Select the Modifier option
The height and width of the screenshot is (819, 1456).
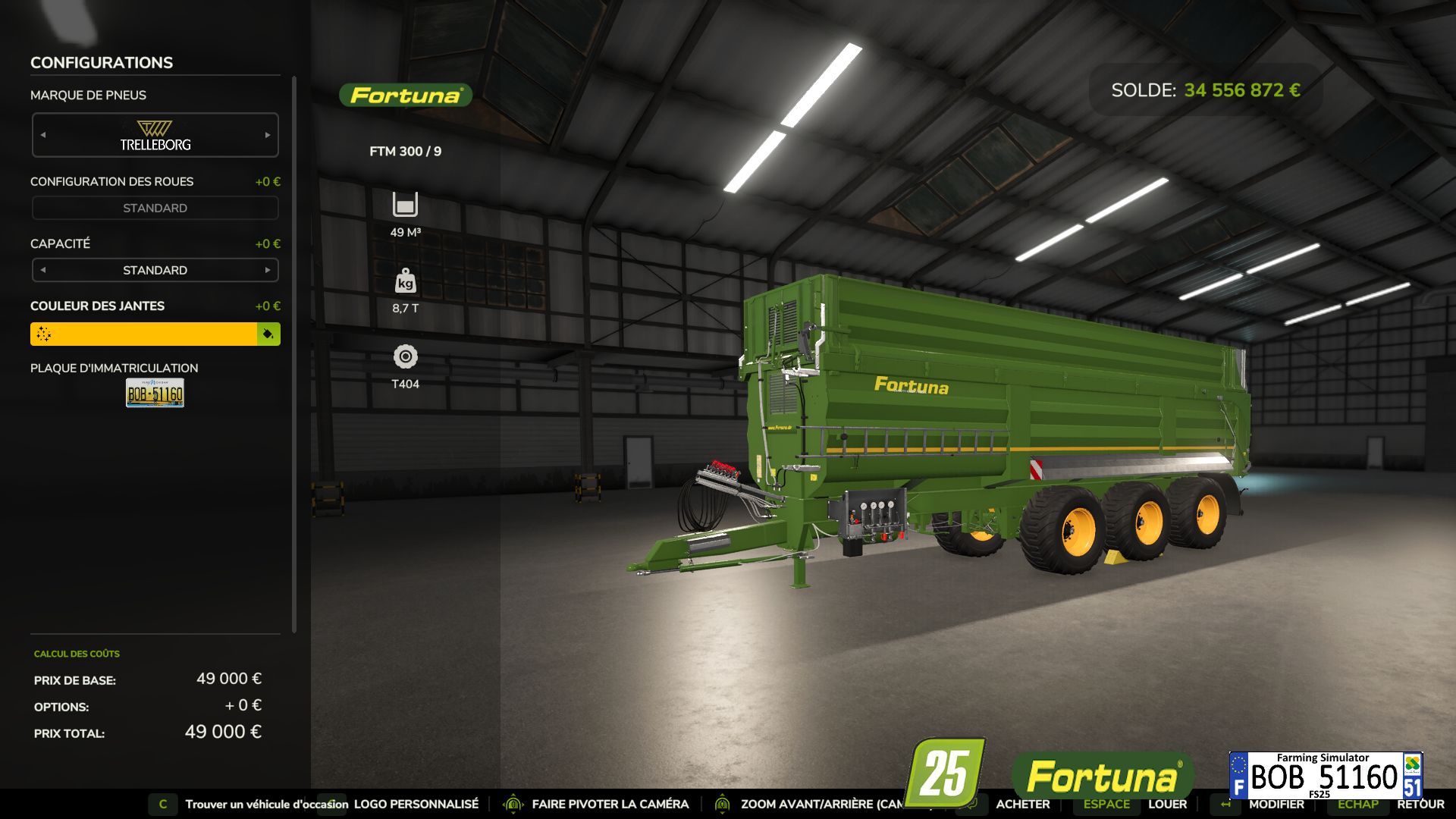(x=1276, y=804)
